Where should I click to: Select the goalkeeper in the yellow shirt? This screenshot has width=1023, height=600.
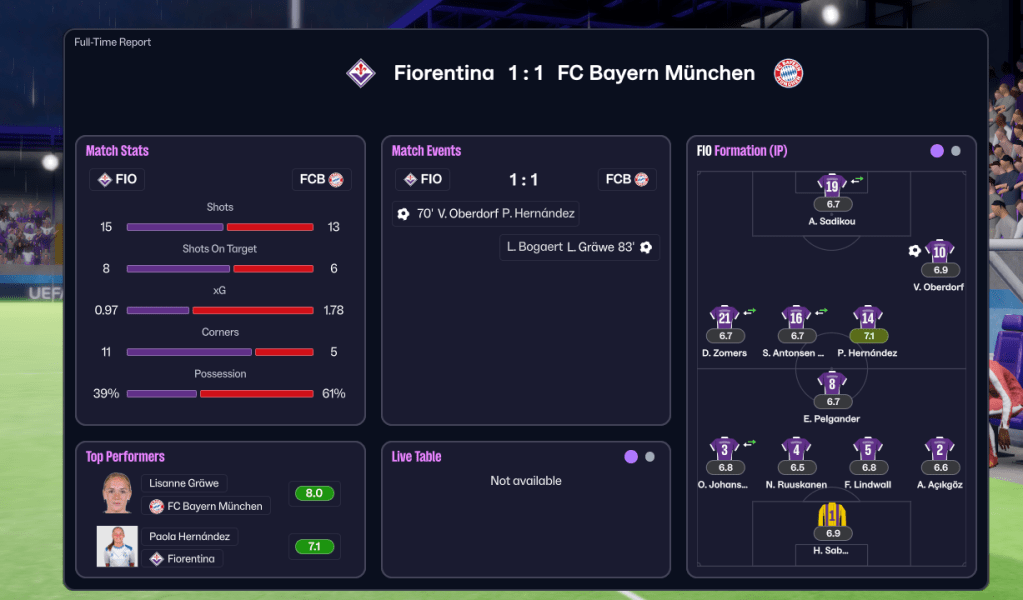coord(832,515)
